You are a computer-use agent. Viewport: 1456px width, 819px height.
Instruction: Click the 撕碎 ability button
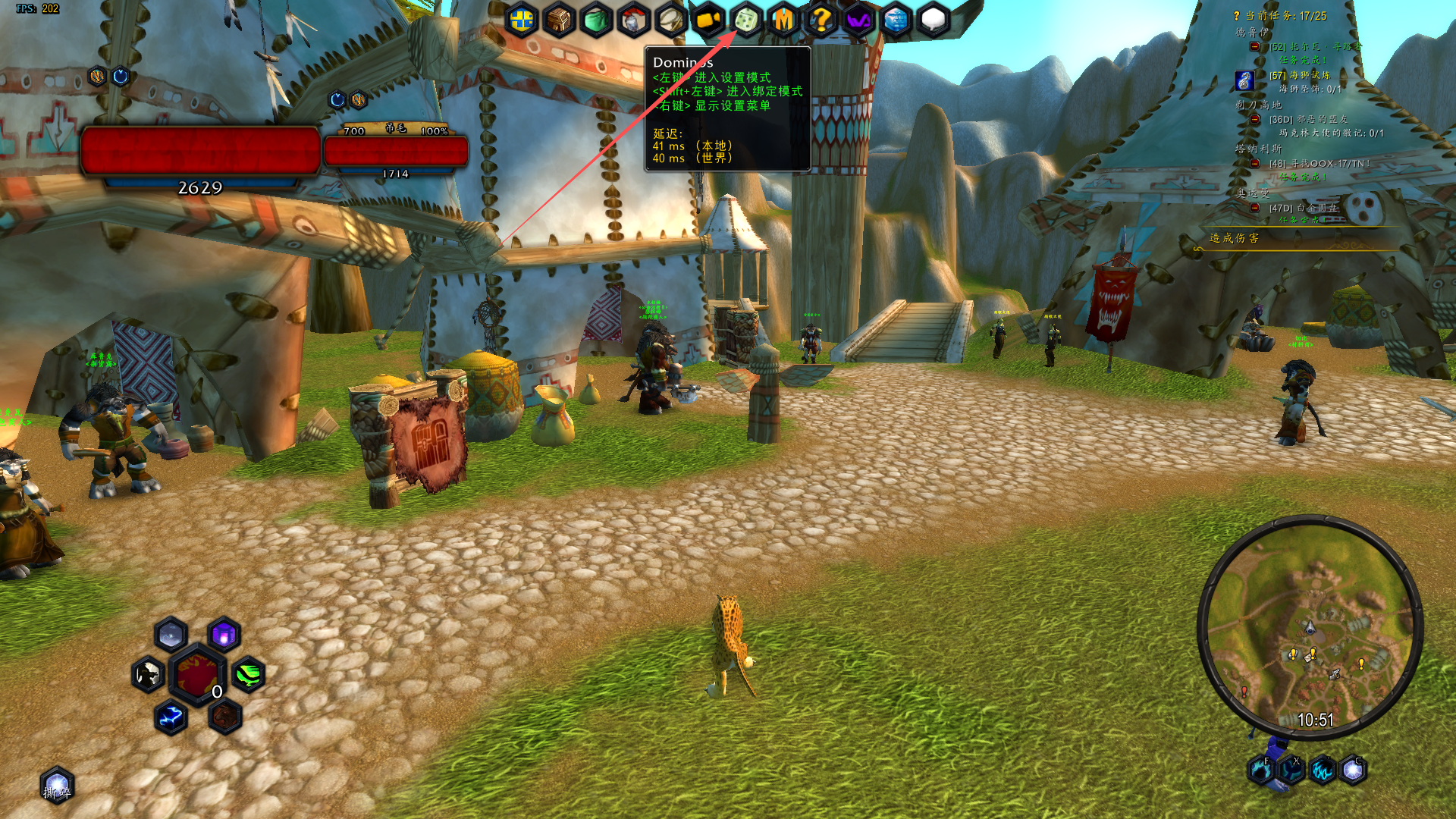click(x=58, y=786)
